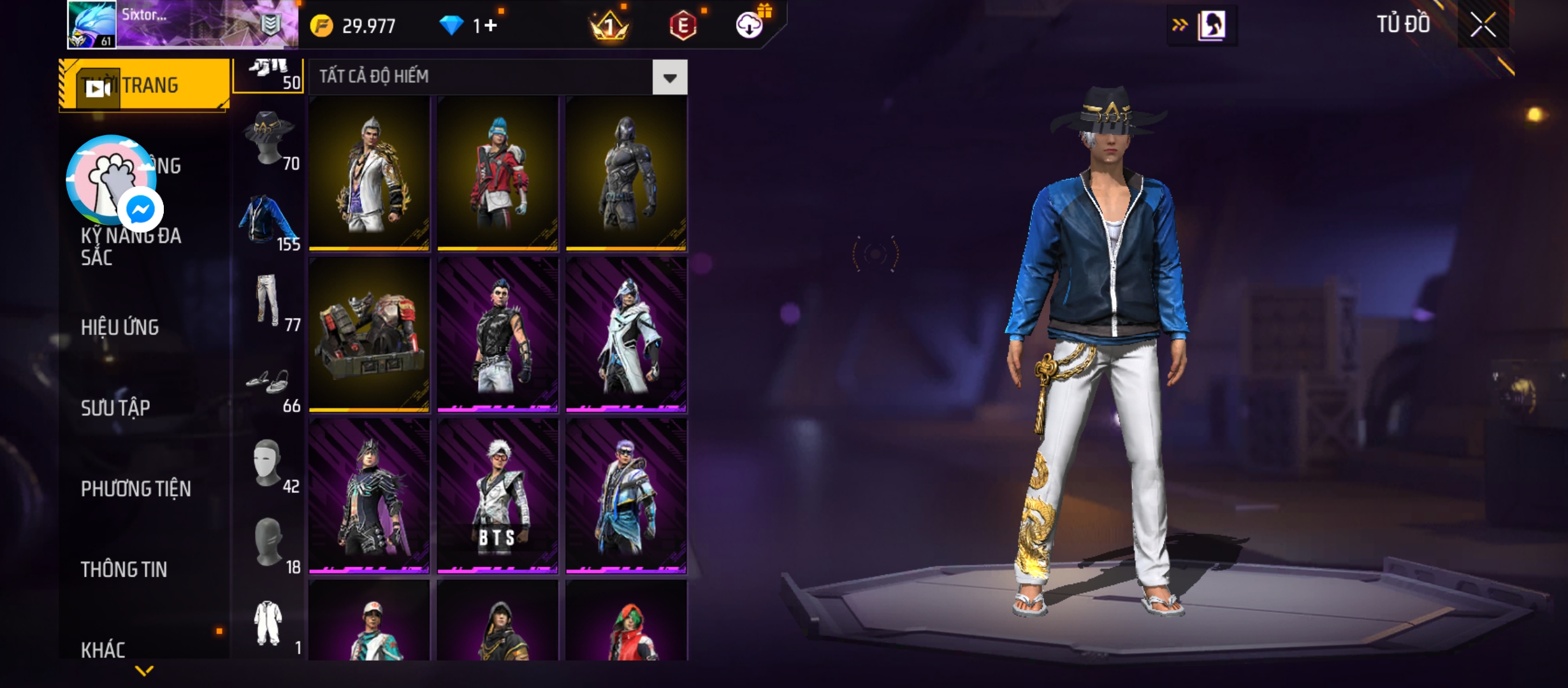Open the sandals shoes category

(x=269, y=382)
